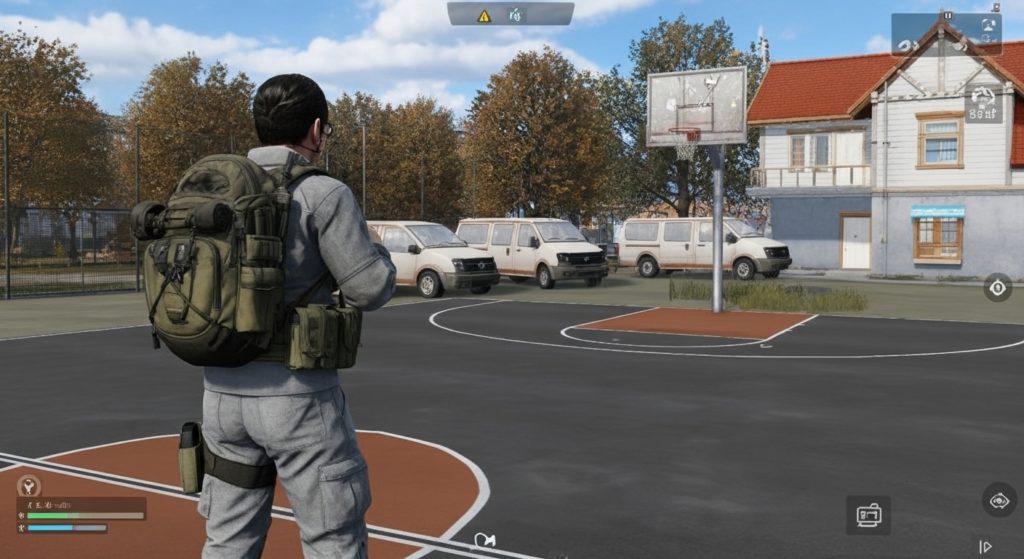Open the grey square panel below the minimap
Viewport: 1024px width, 559px height.
click(983, 103)
